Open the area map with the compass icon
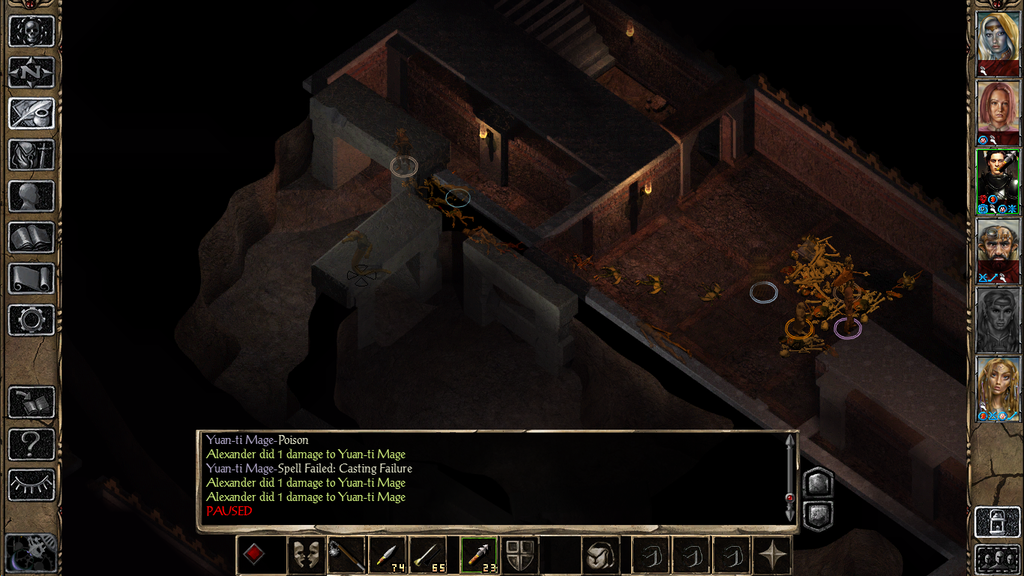 pyautogui.click(x=31, y=72)
